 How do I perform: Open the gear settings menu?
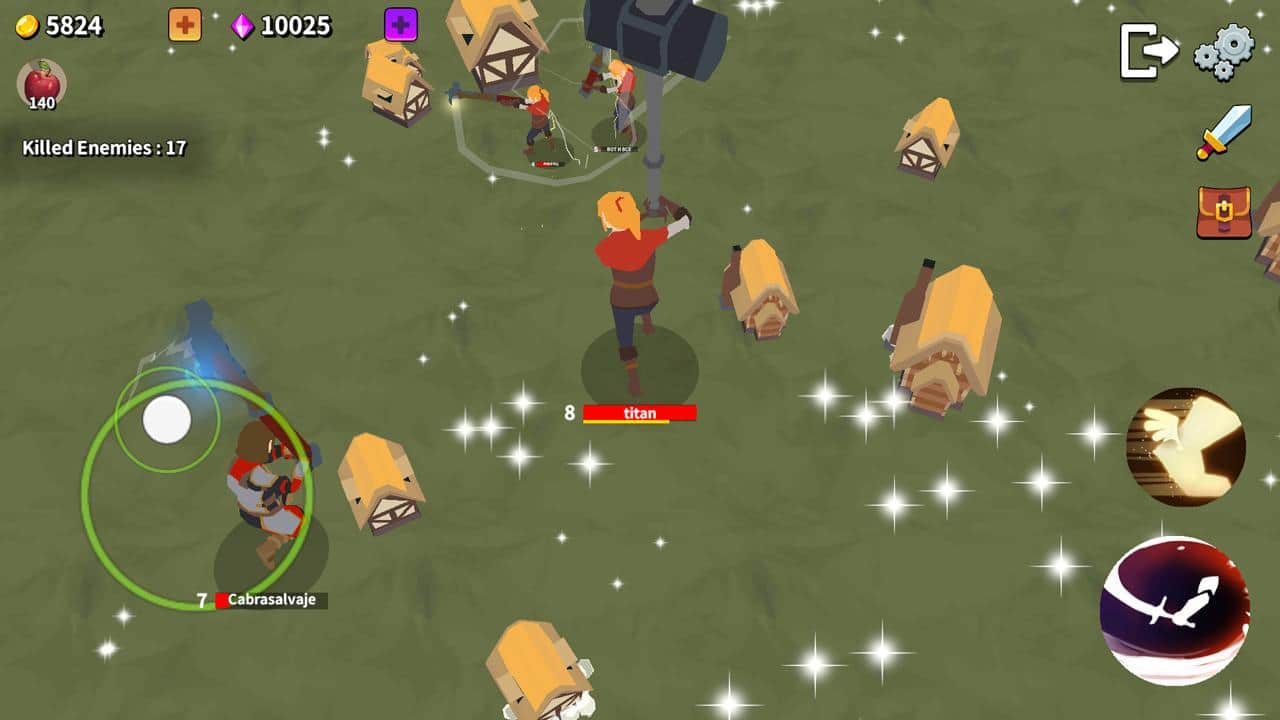pyautogui.click(x=1224, y=51)
